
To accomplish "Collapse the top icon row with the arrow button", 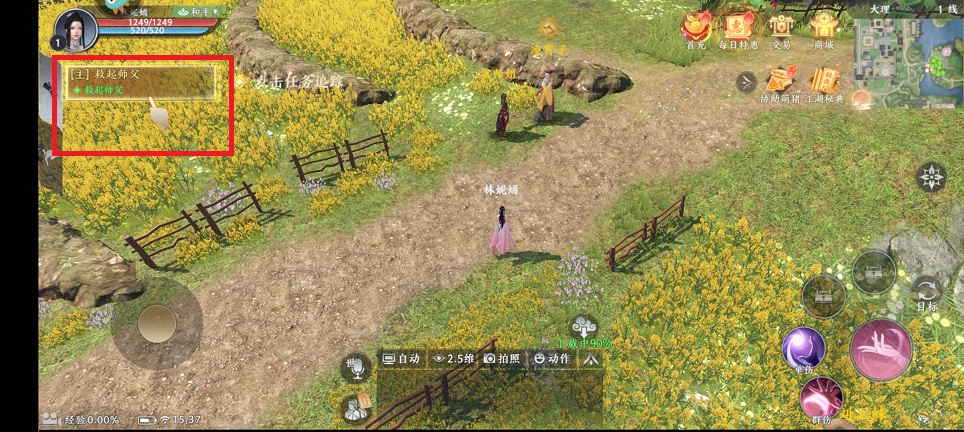I will click(x=745, y=82).
